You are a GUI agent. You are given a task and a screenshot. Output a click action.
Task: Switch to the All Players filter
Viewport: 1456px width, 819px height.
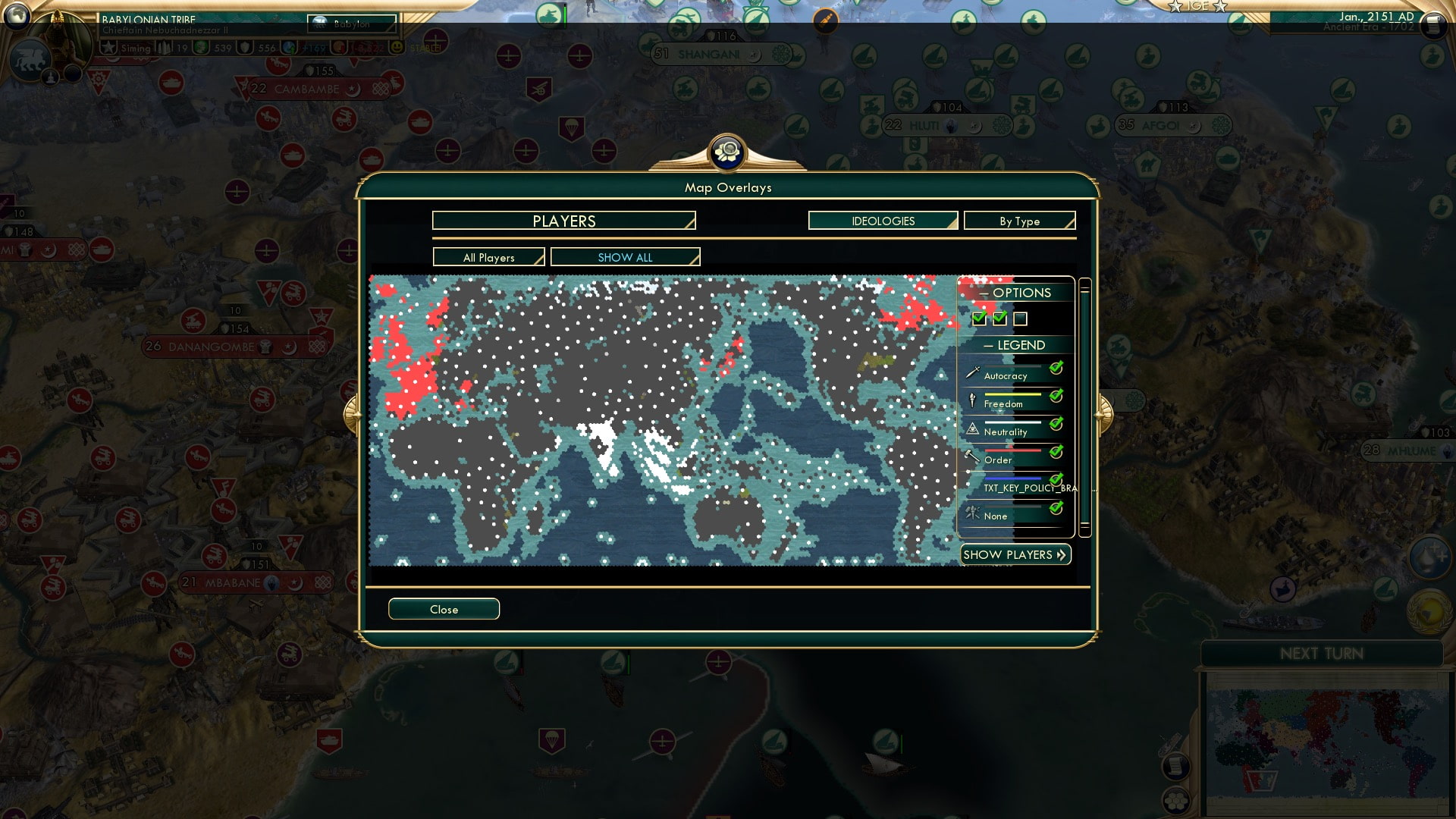click(488, 257)
